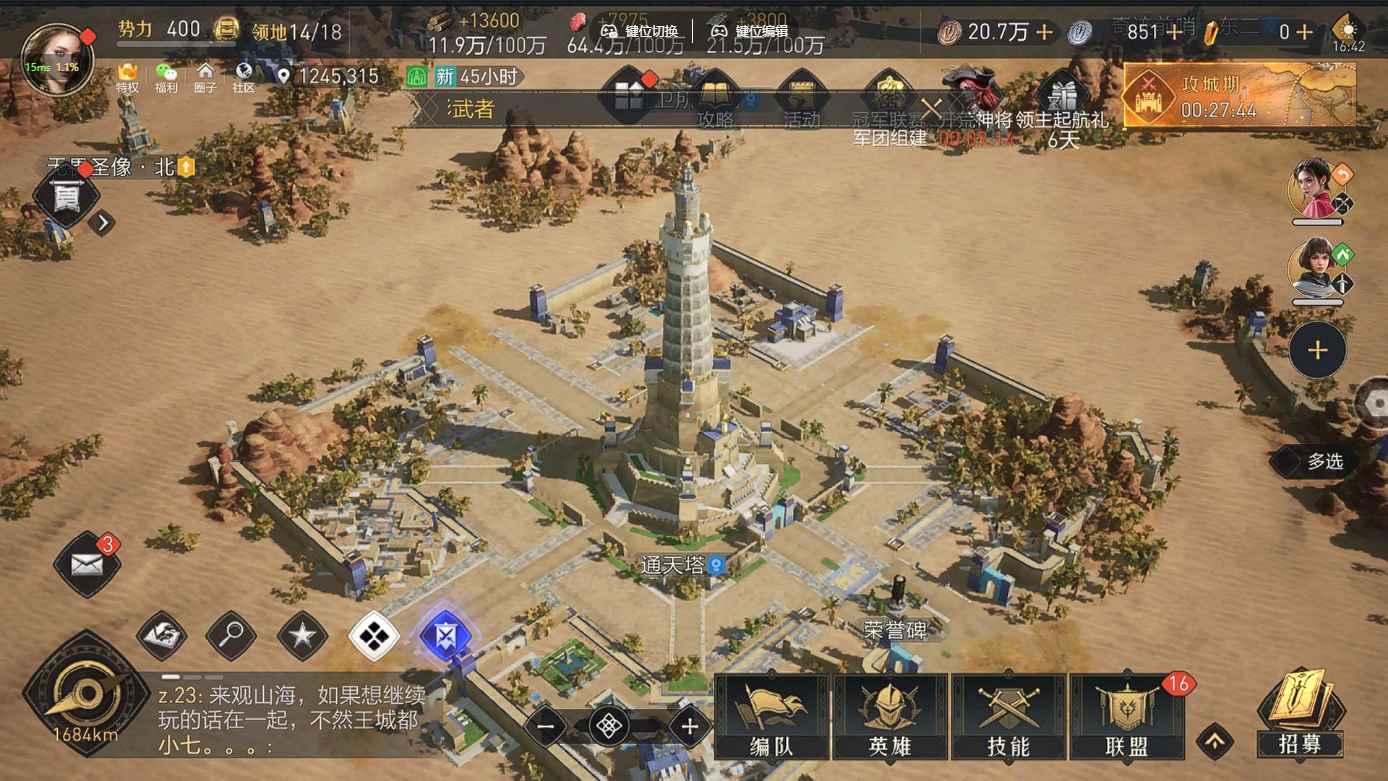
Task: Open the 福利 welfare icon
Action: pos(166,80)
